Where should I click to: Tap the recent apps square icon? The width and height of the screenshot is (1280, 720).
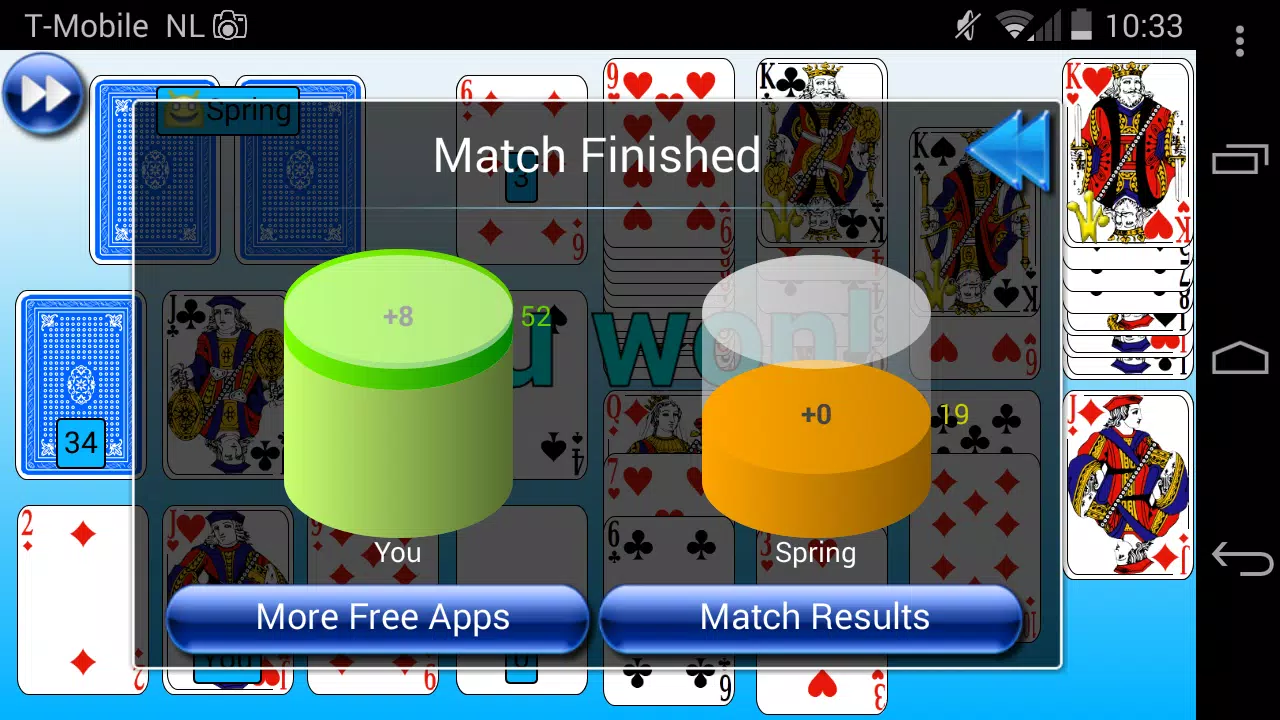[x=1238, y=160]
